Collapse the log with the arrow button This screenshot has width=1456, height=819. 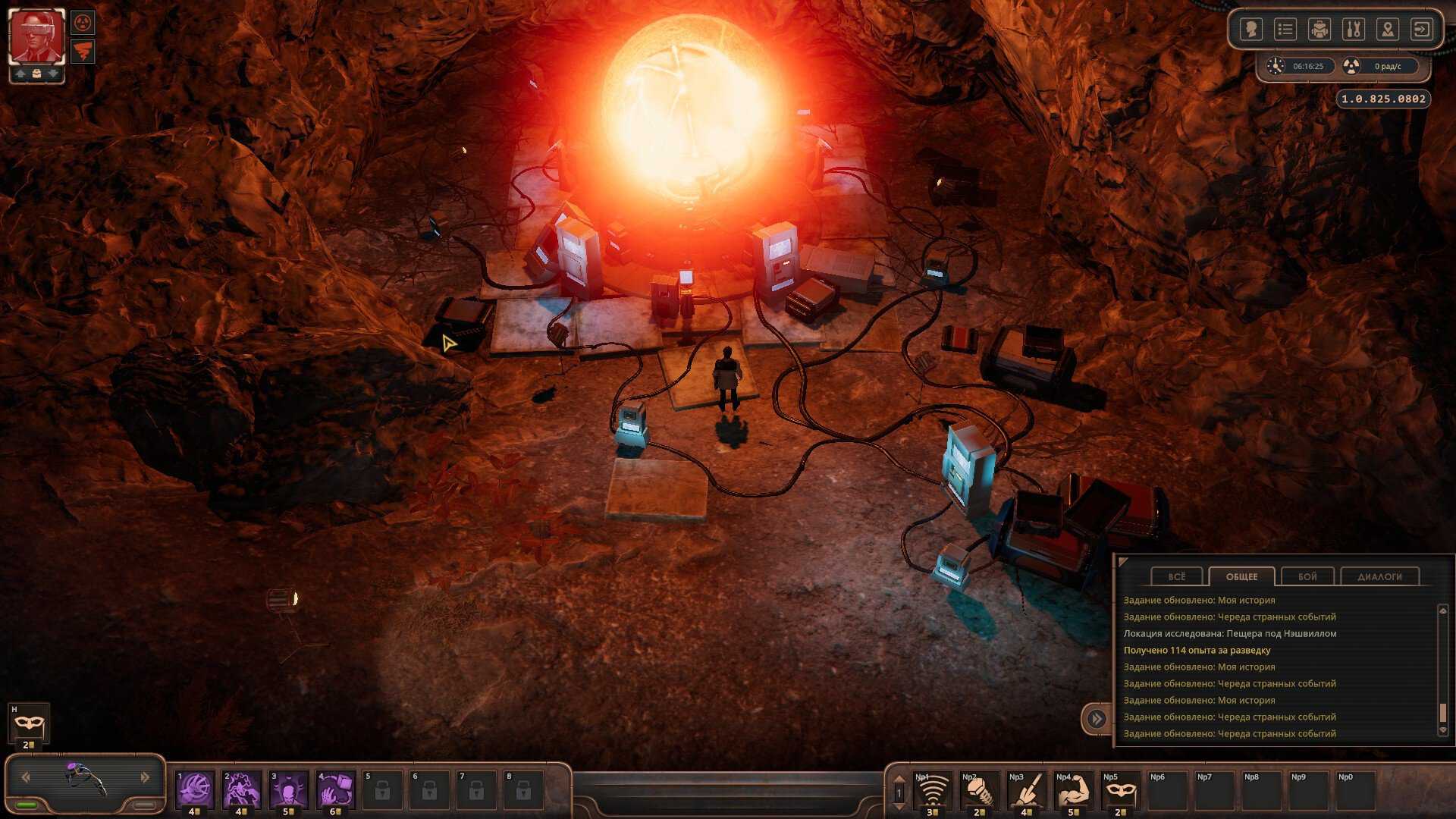pos(1097,718)
